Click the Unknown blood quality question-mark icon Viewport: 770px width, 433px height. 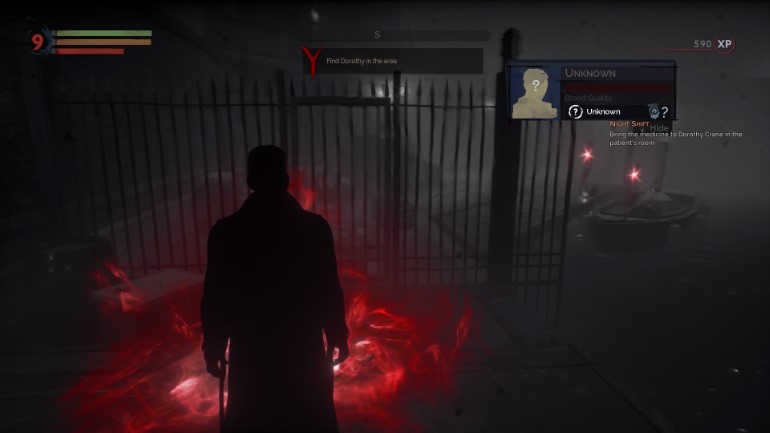[576, 111]
